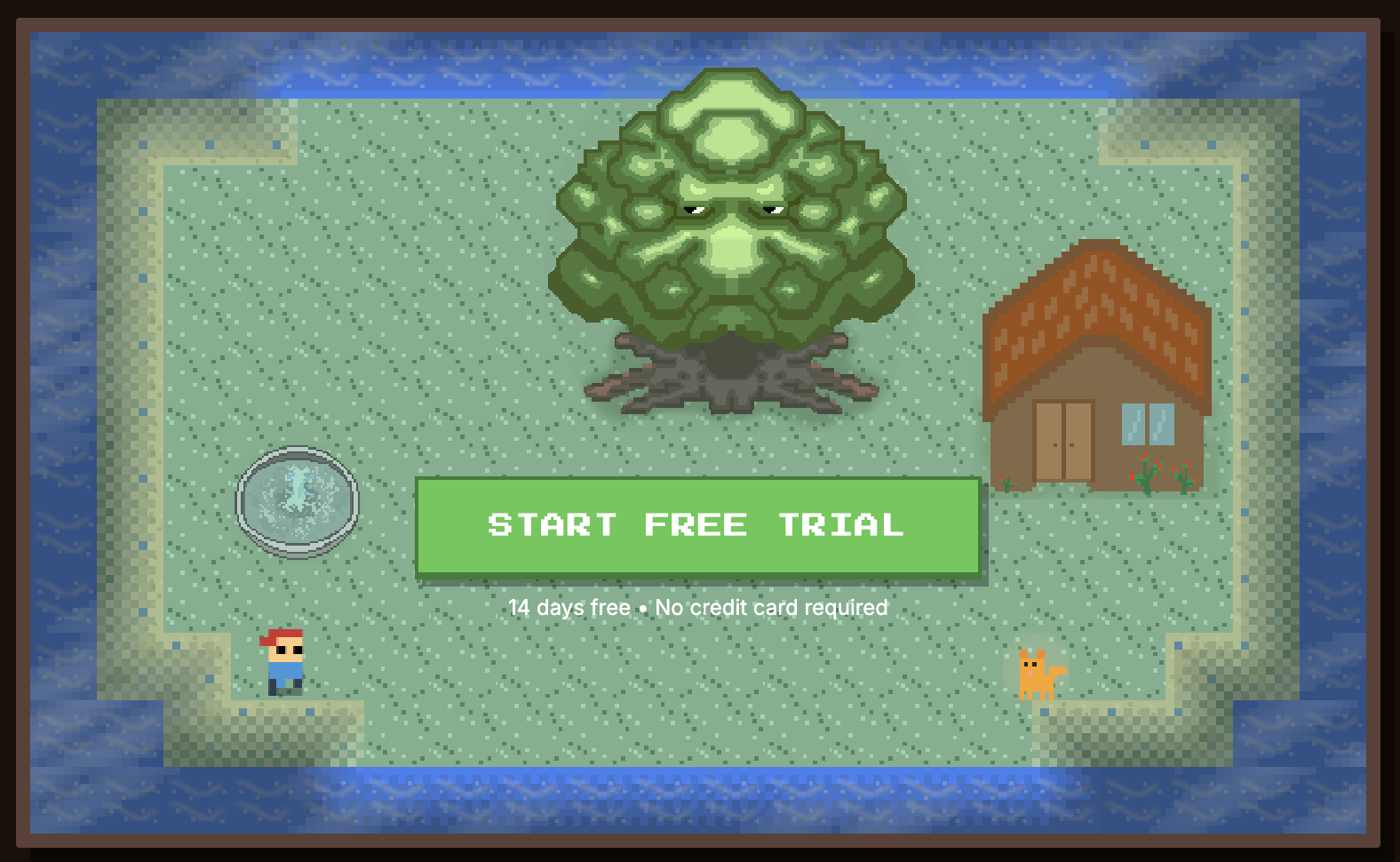1400x862 pixels.
Task: Click the bullet dot between the trial details
Action: tap(643, 608)
